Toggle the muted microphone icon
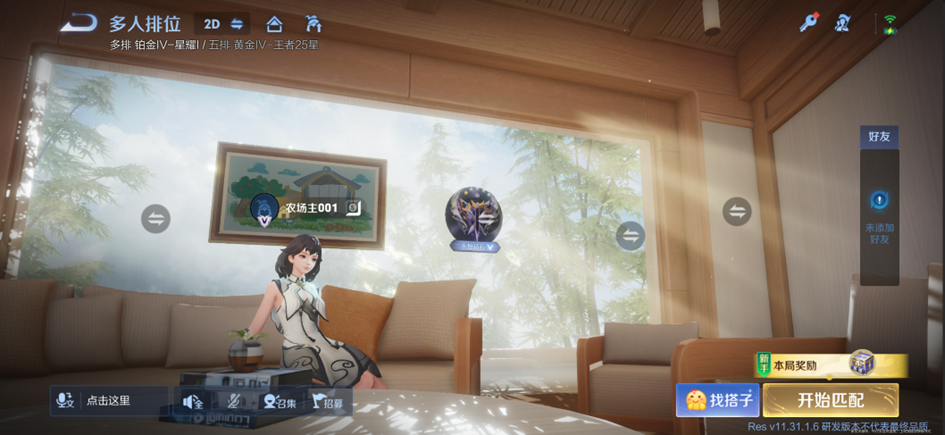Viewport: 945px width, 435px height. click(x=234, y=402)
